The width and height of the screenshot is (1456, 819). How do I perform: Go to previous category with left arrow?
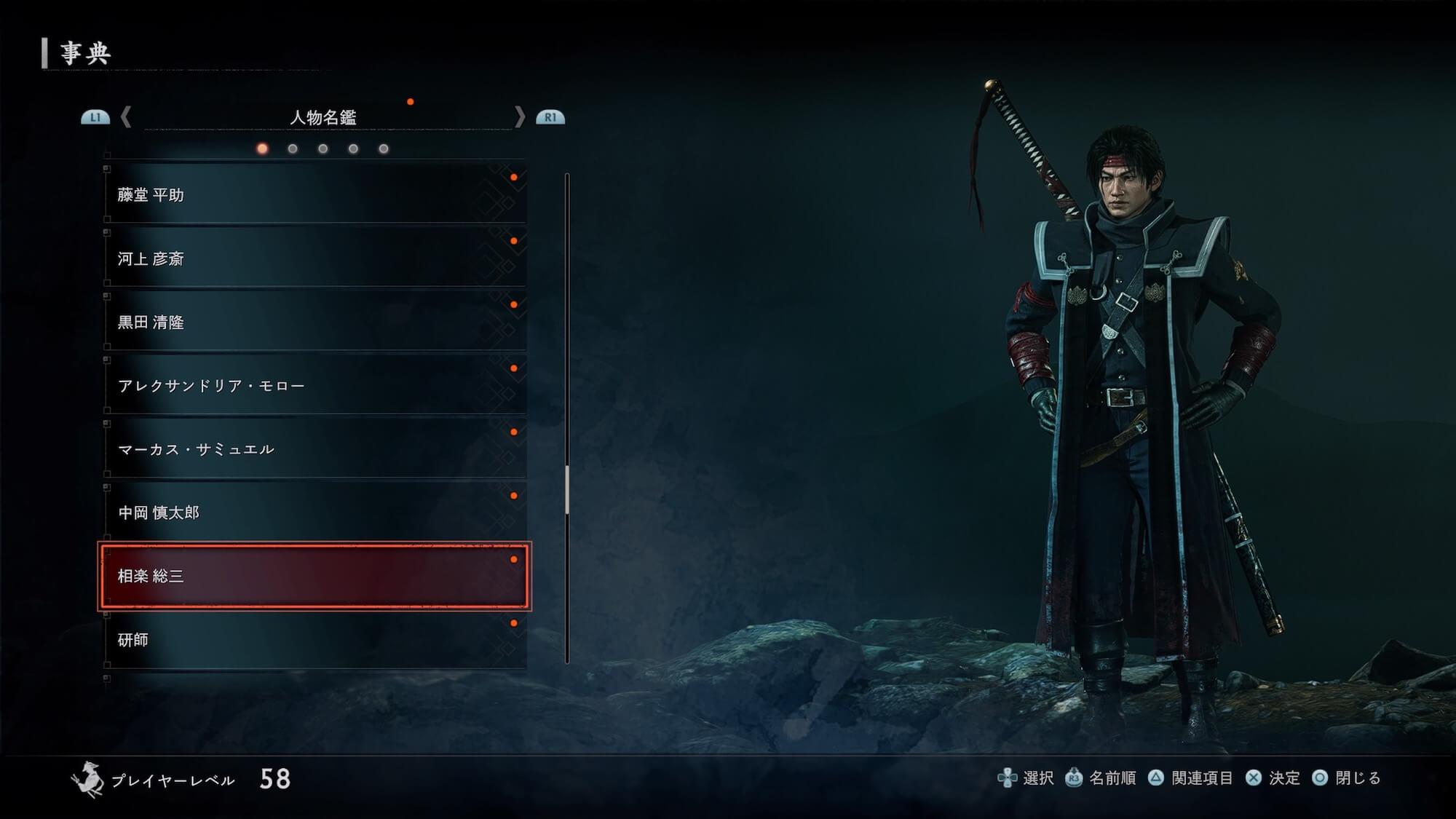pos(126,116)
